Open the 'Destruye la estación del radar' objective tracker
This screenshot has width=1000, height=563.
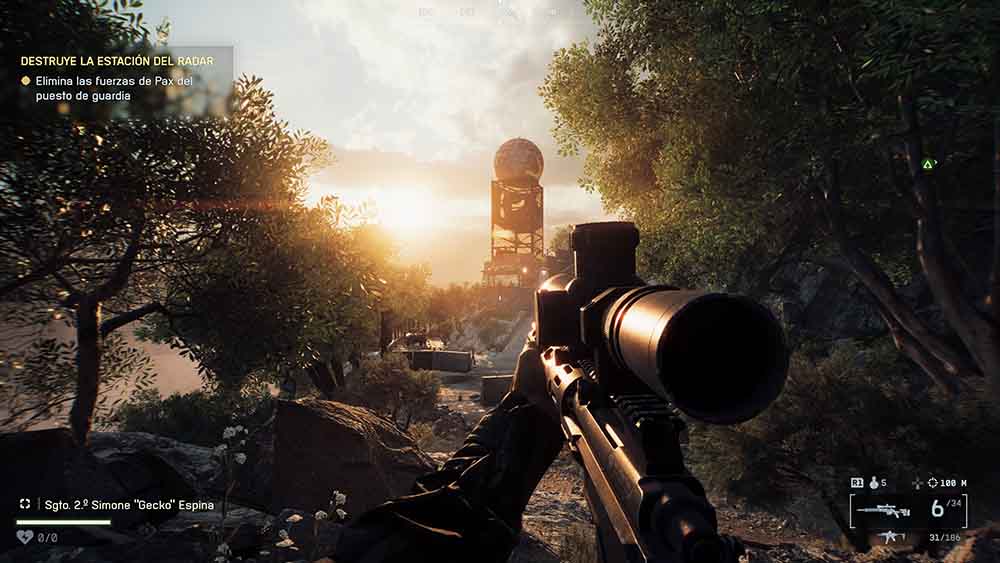112,61
